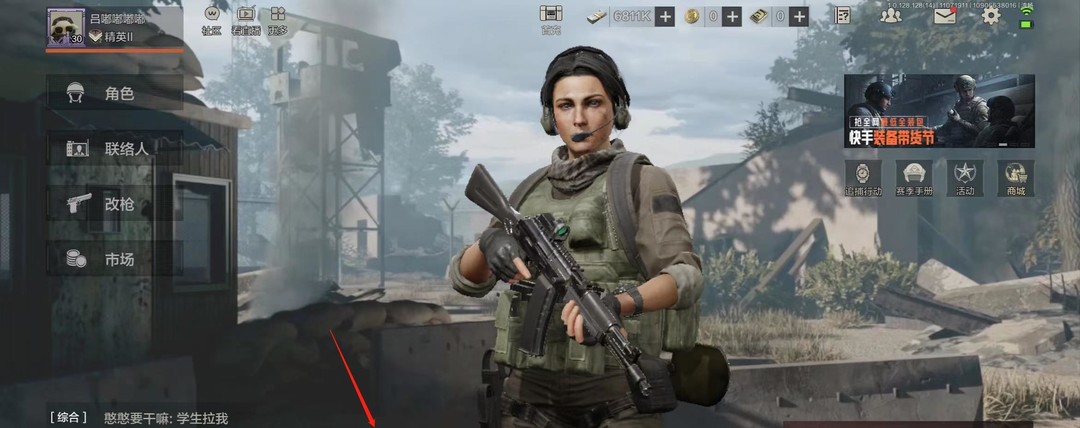Open the 角色 character menu
Viewport: 1080px width, 428px height.
[x=115, y=94]
